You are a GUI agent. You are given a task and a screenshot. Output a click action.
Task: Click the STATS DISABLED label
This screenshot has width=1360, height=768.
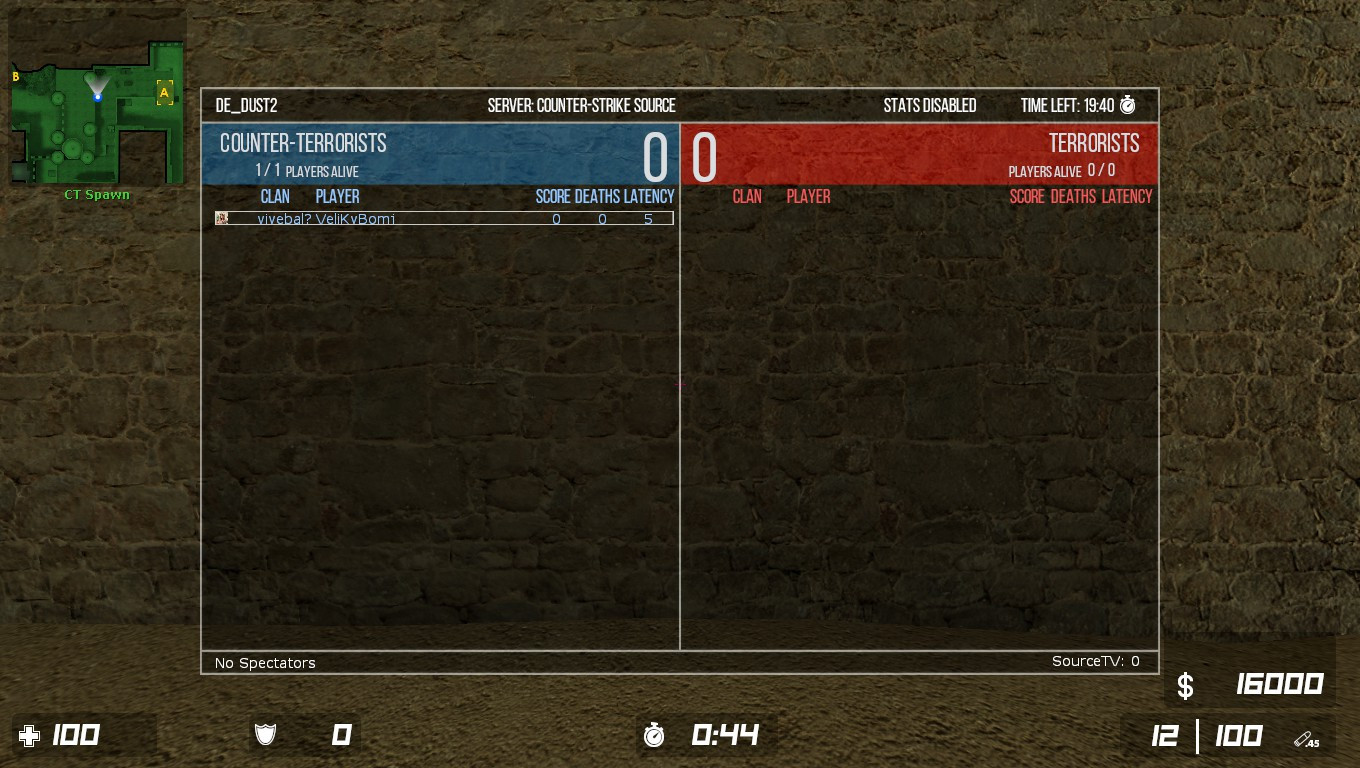tap(930, 105)
